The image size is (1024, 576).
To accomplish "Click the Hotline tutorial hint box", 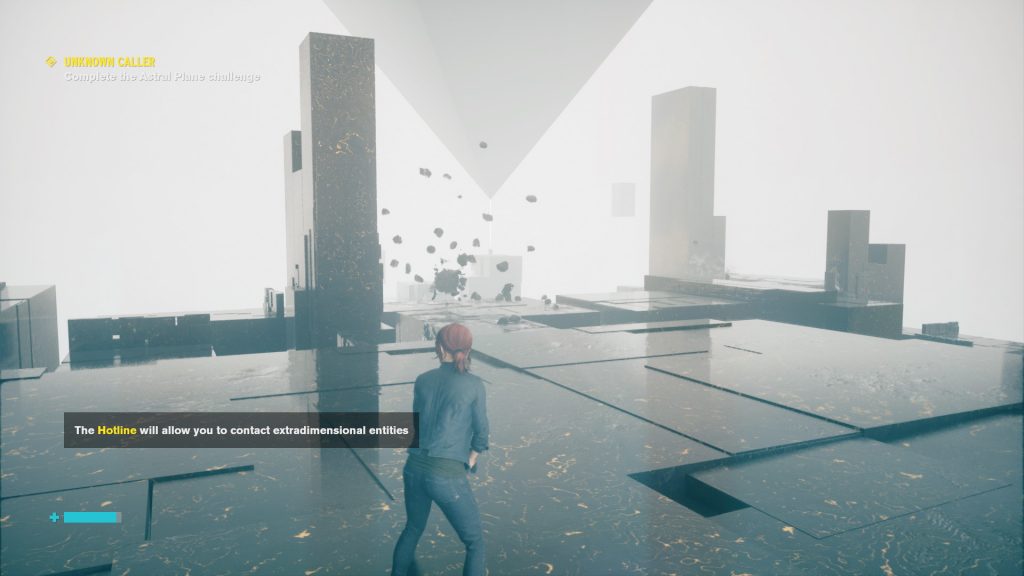I will (x=241, y=430).
